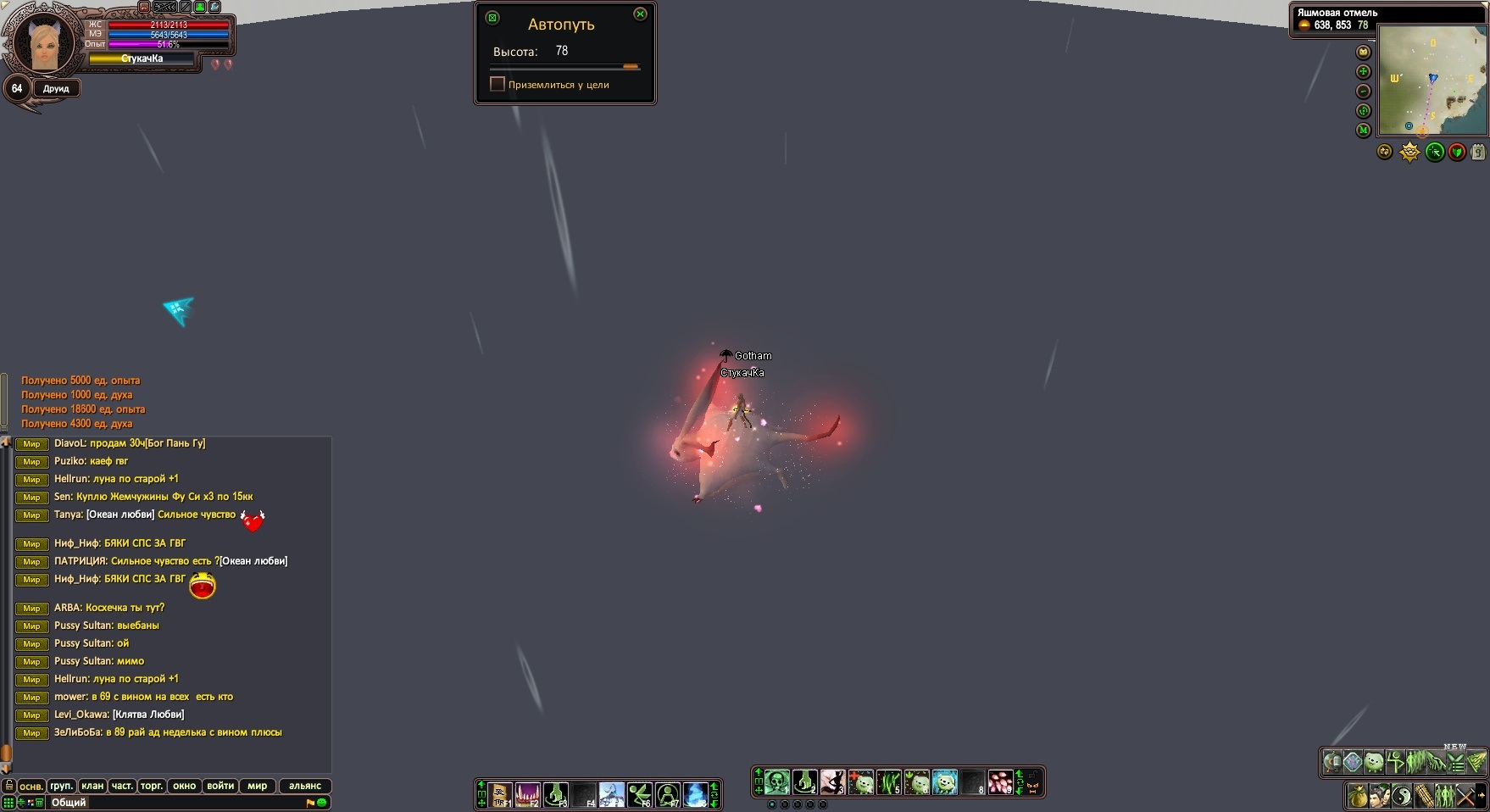Image resolution: width=1490 pixels, height=812 pixels.
Task: Close the Автопуть window
Action: point(640,14)
